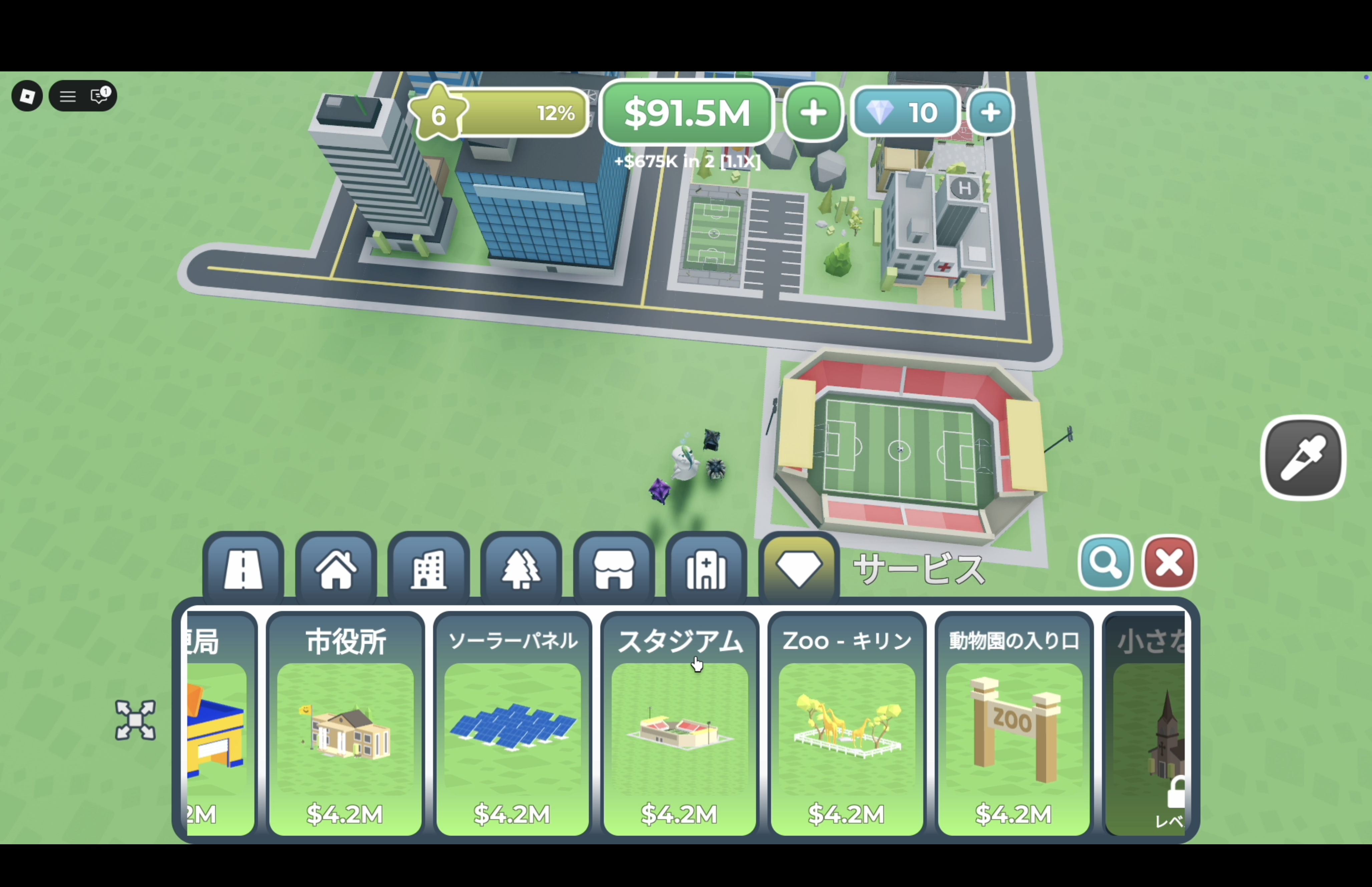1372x887 pixels.
Task: Pick the スタジアム stadium building card
Action: pos(679,724)
